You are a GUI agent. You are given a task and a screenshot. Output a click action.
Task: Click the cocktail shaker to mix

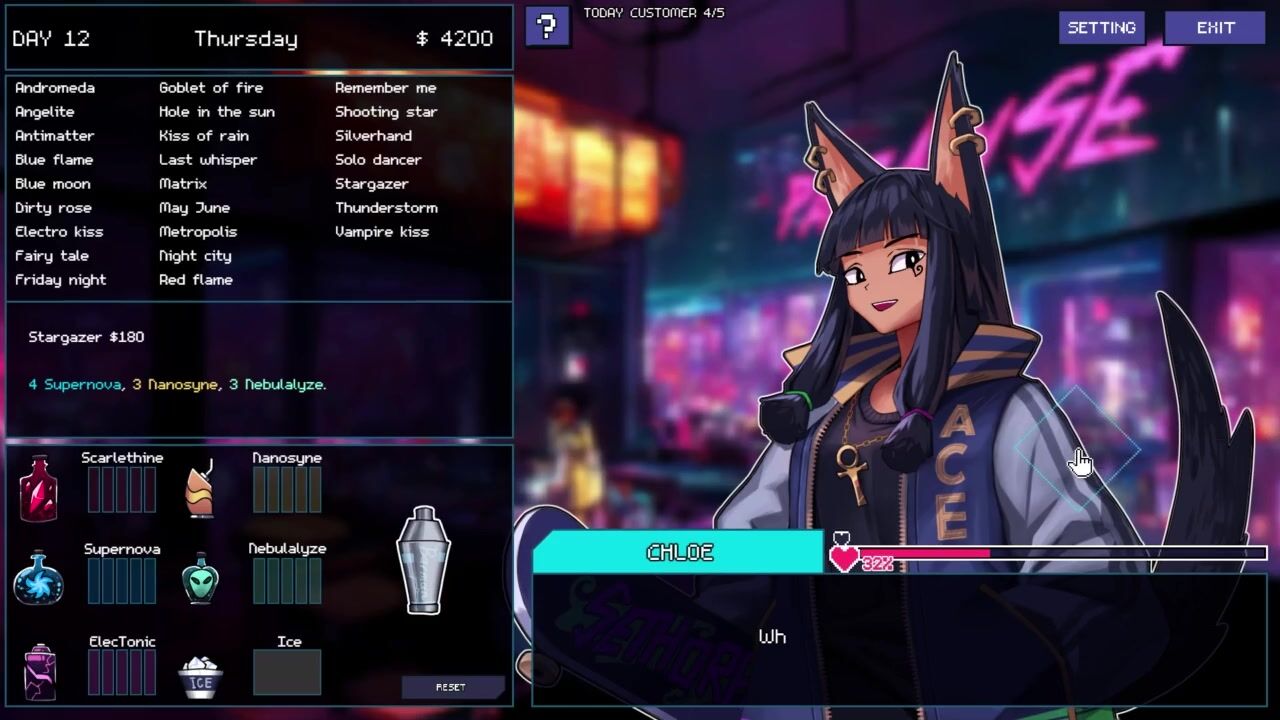423,560
